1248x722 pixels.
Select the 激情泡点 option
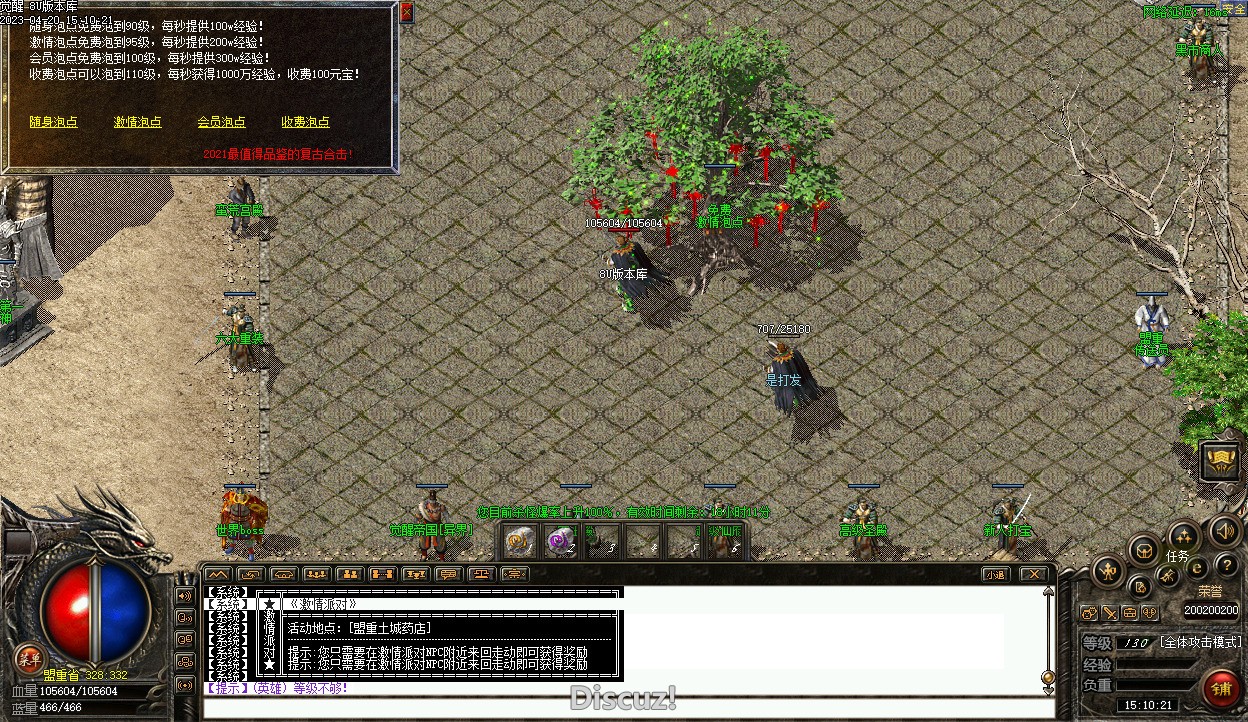(137, 122)
